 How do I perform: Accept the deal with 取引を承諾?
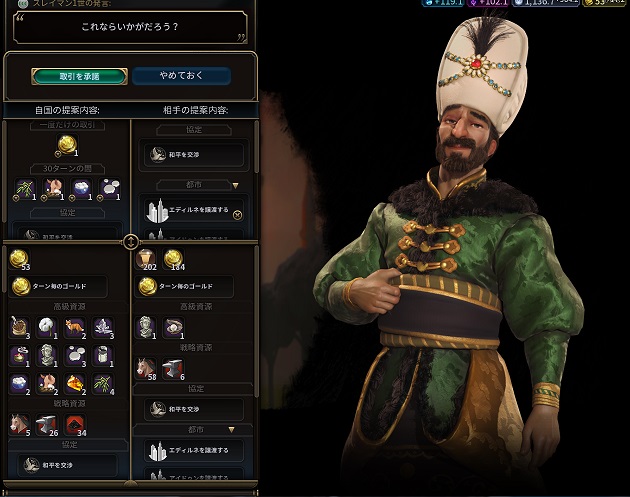pos(79,76)
